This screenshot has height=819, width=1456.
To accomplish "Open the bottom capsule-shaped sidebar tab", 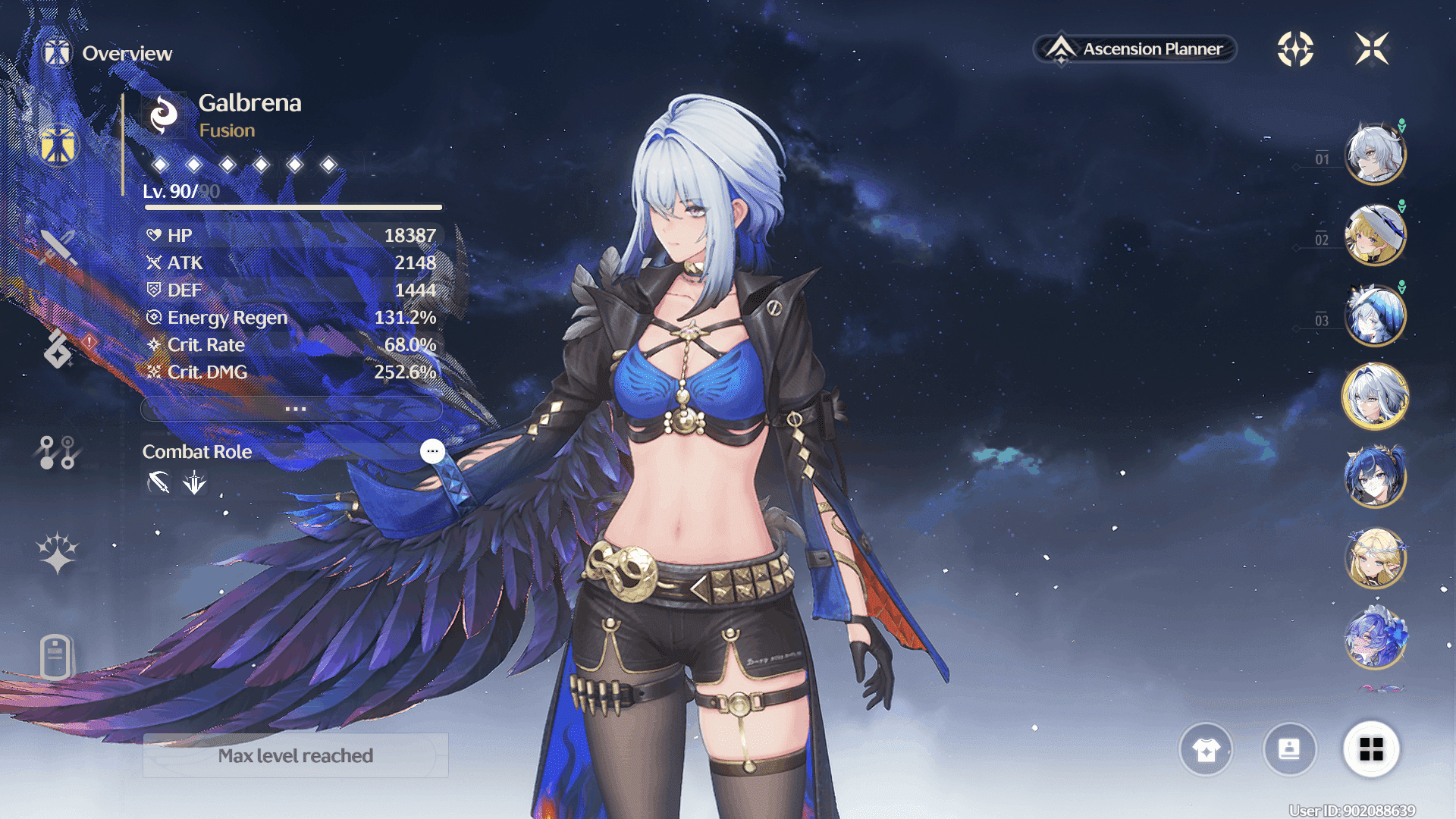I will pyautogui.click(x=56, y=657).
